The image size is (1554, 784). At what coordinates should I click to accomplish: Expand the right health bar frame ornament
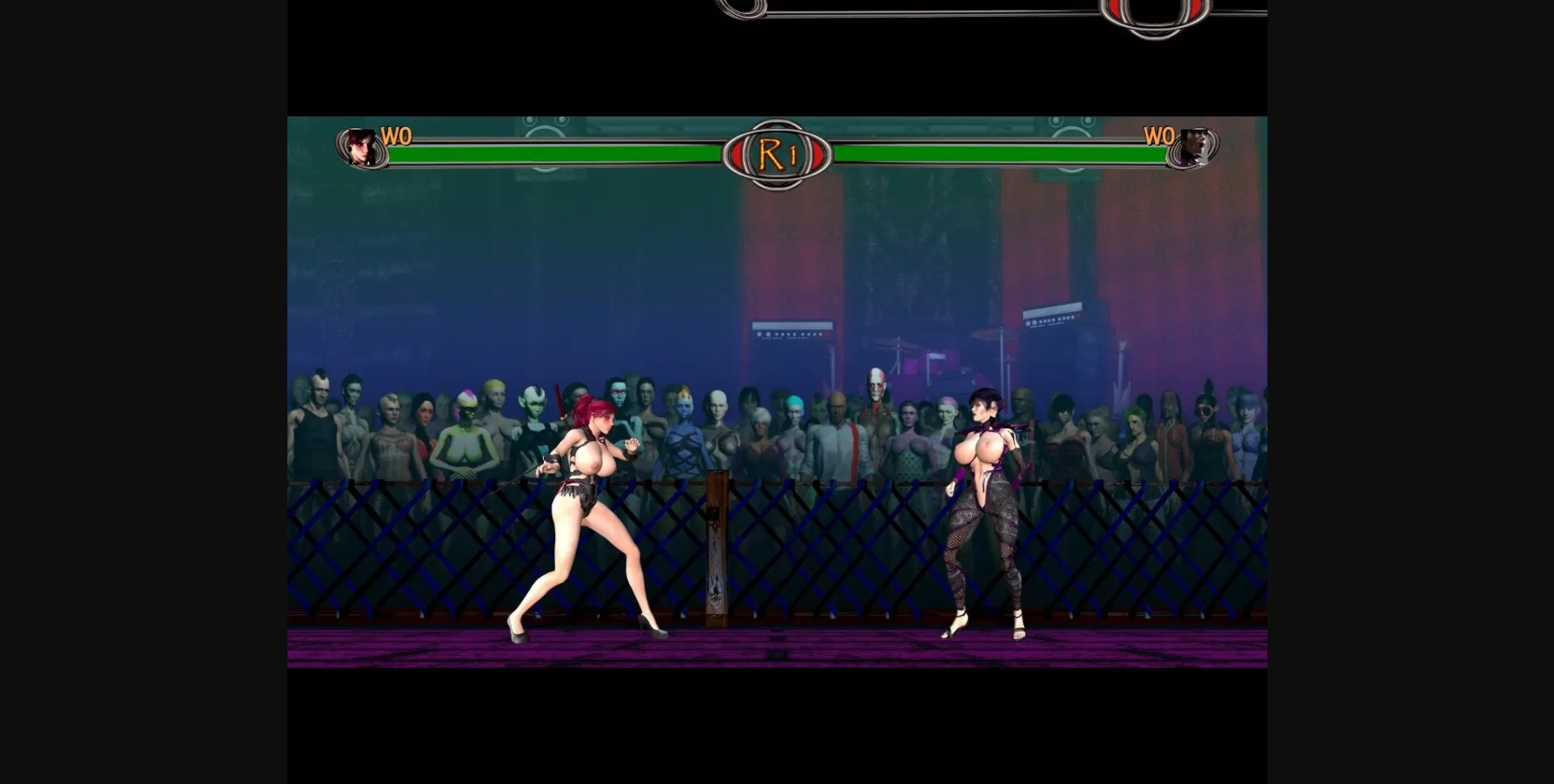pyautogui.click(x=1212, y=152)
